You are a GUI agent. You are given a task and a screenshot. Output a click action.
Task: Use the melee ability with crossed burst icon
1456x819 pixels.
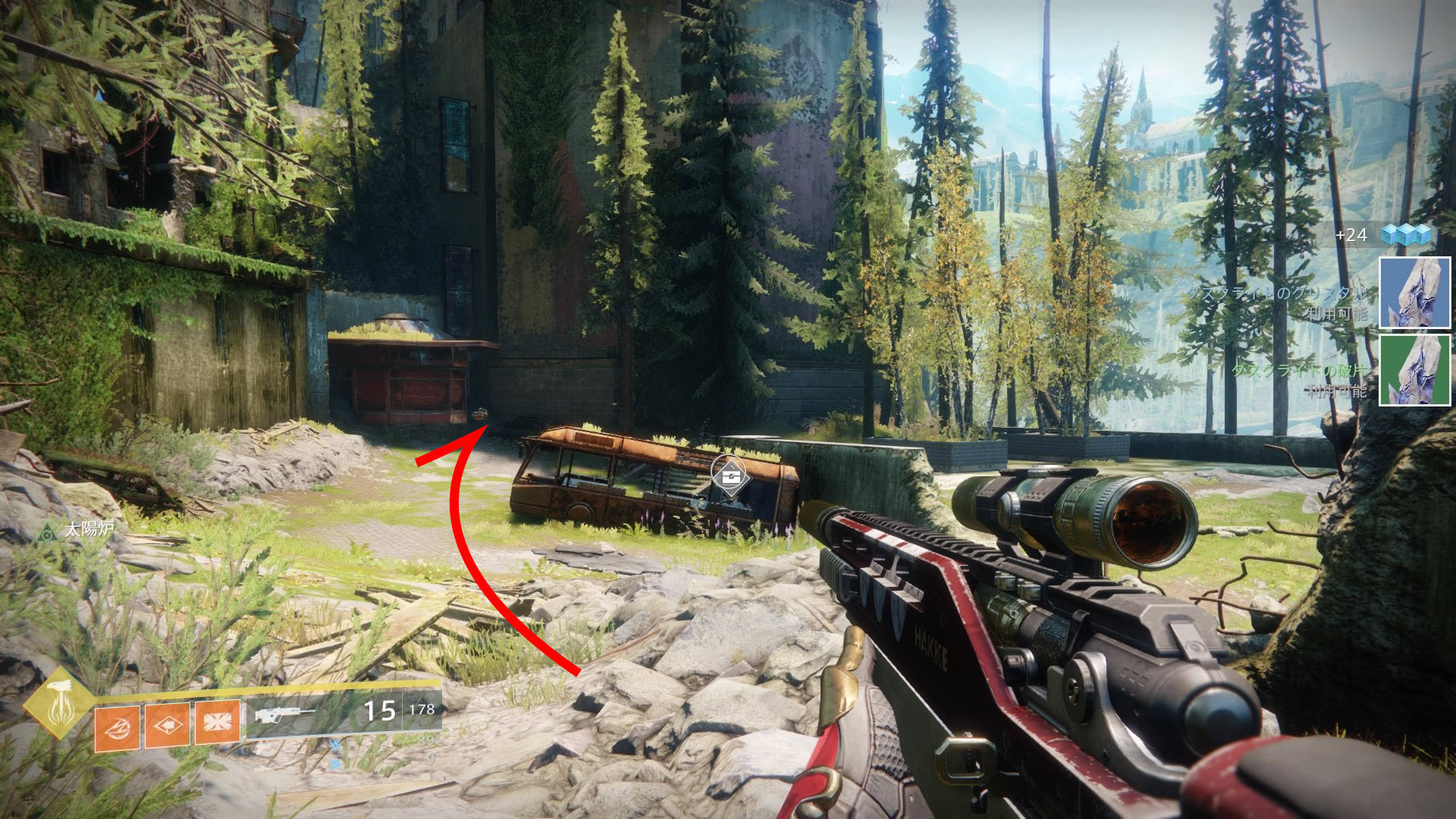(x=218, y=722)
